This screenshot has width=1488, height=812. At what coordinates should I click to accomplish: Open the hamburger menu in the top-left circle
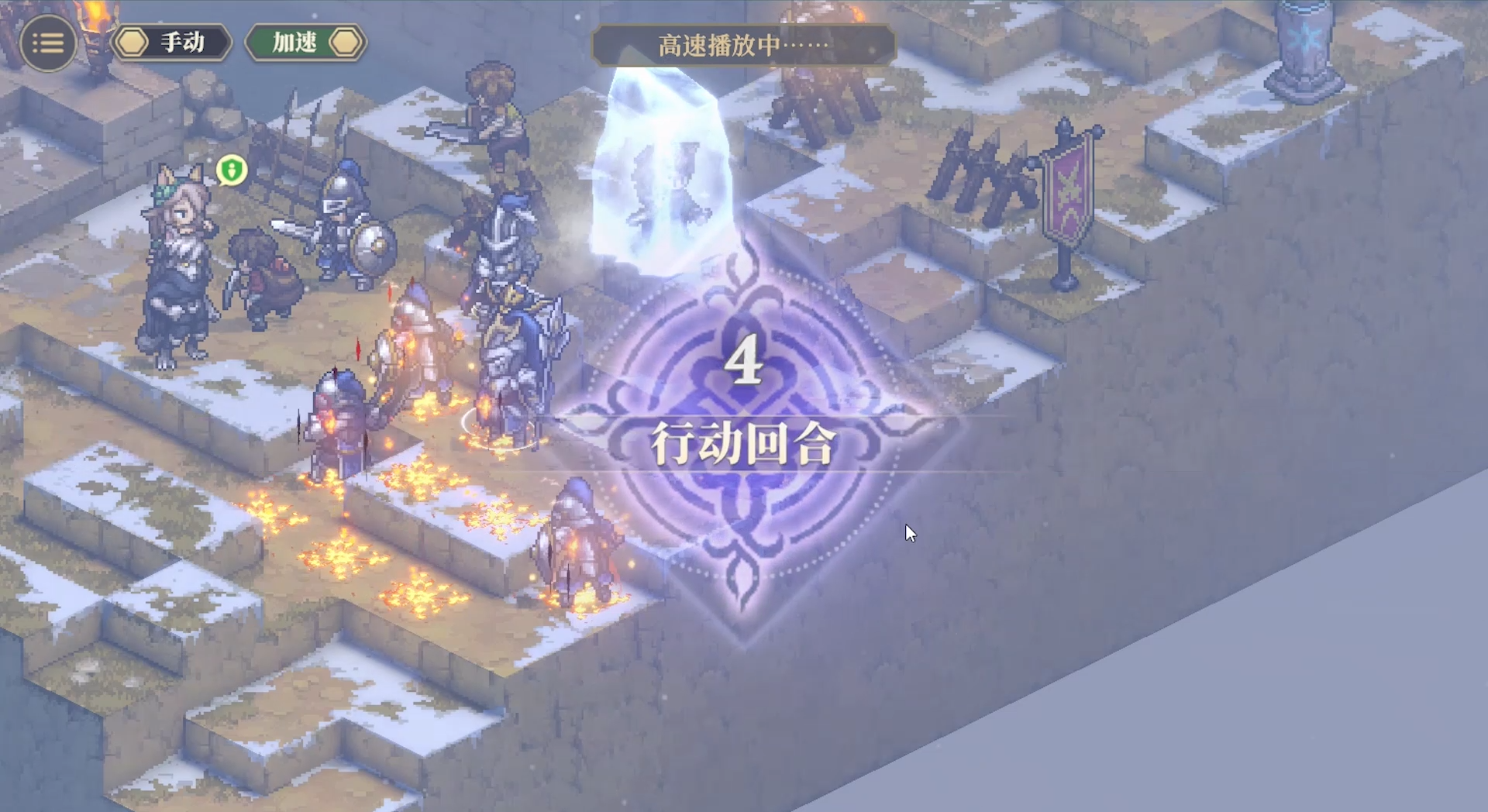click(48, 43)
